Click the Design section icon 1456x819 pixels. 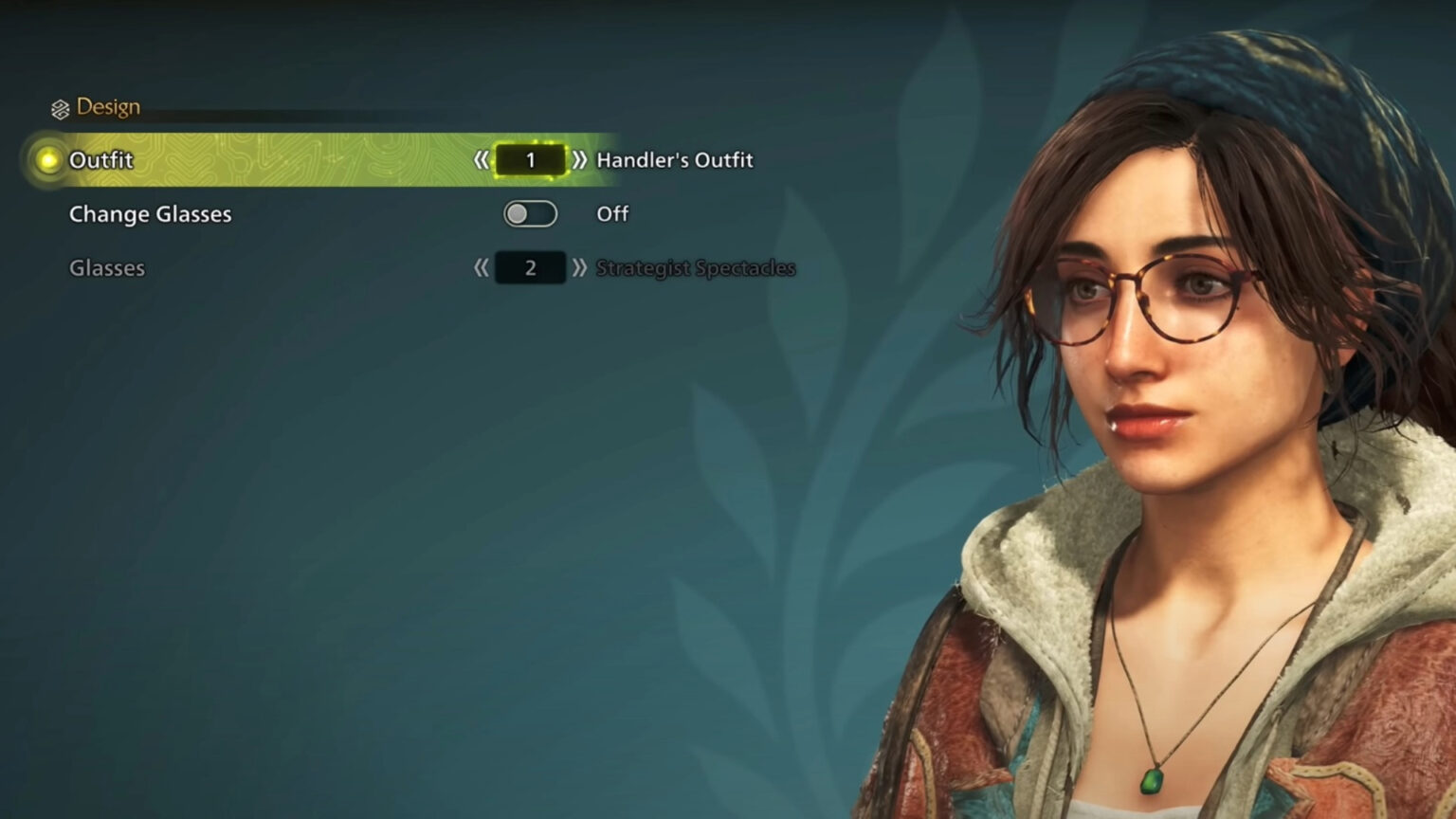60,107
